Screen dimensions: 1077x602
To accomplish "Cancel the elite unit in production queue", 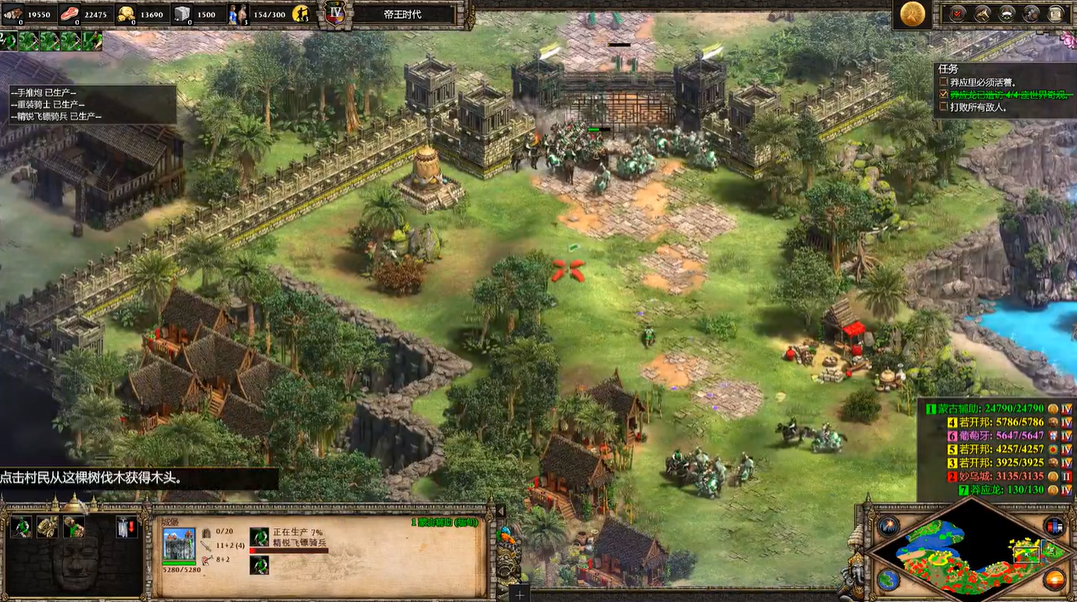I will [x=259, y=537].
